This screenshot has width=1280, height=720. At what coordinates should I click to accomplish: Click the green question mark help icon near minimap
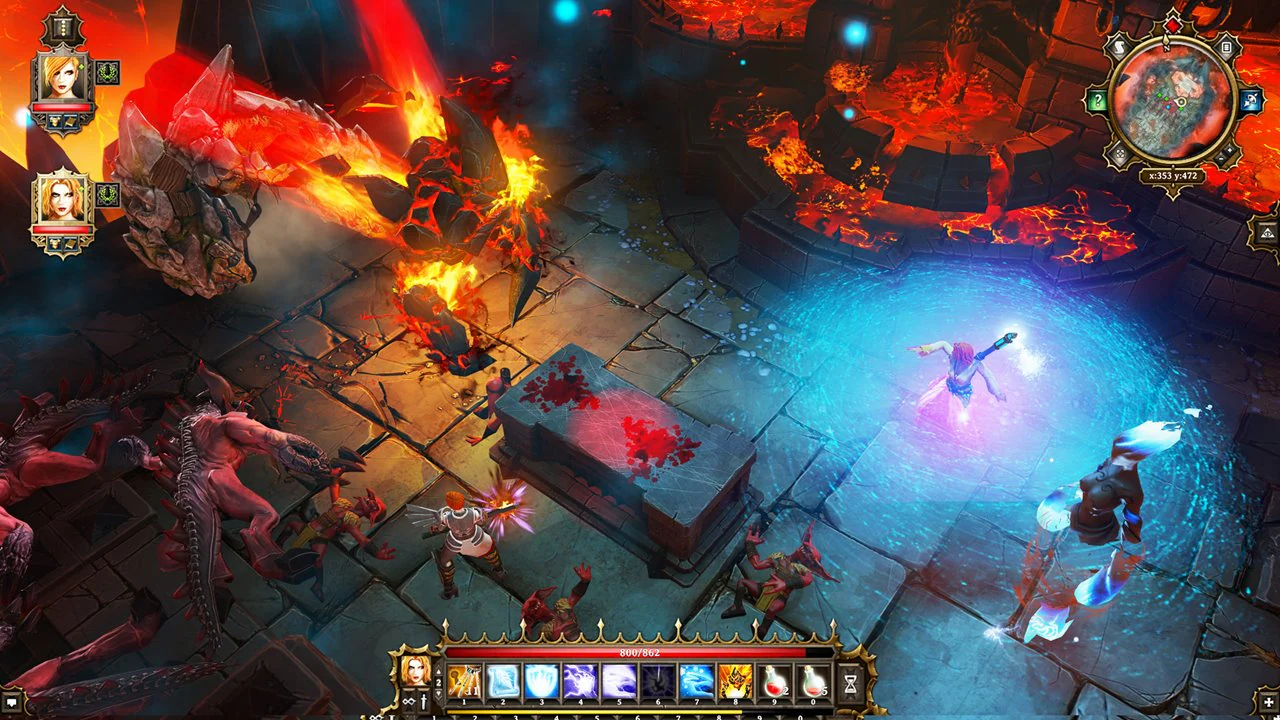tap(1098, 99)
